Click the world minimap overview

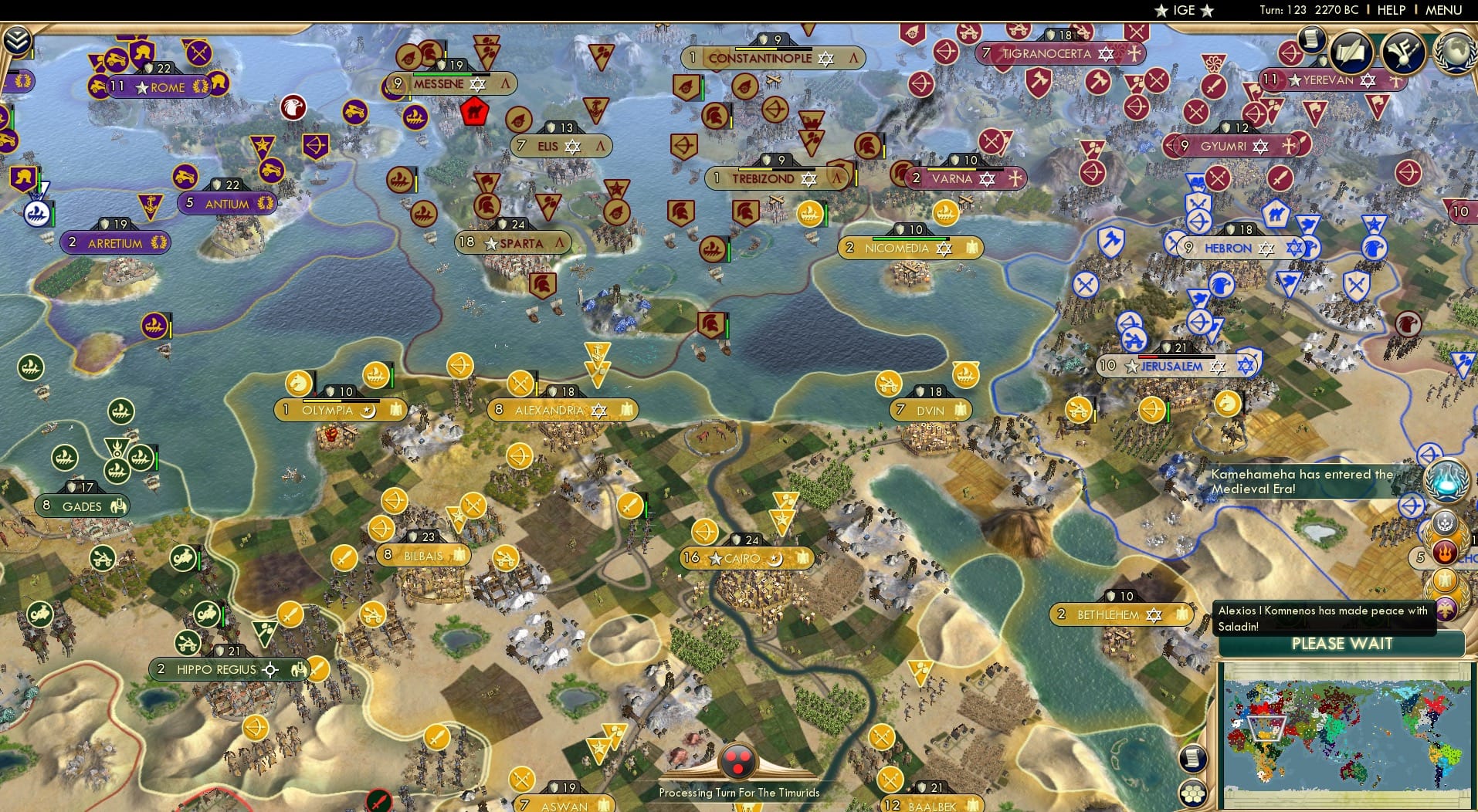[x=1344, y=733]
